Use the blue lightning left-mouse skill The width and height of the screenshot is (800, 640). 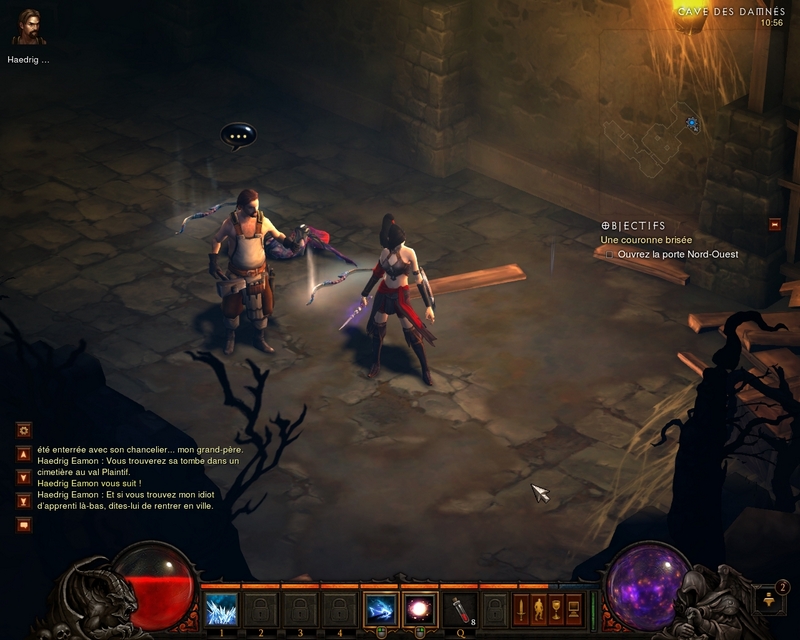click(x=381, y=608)
